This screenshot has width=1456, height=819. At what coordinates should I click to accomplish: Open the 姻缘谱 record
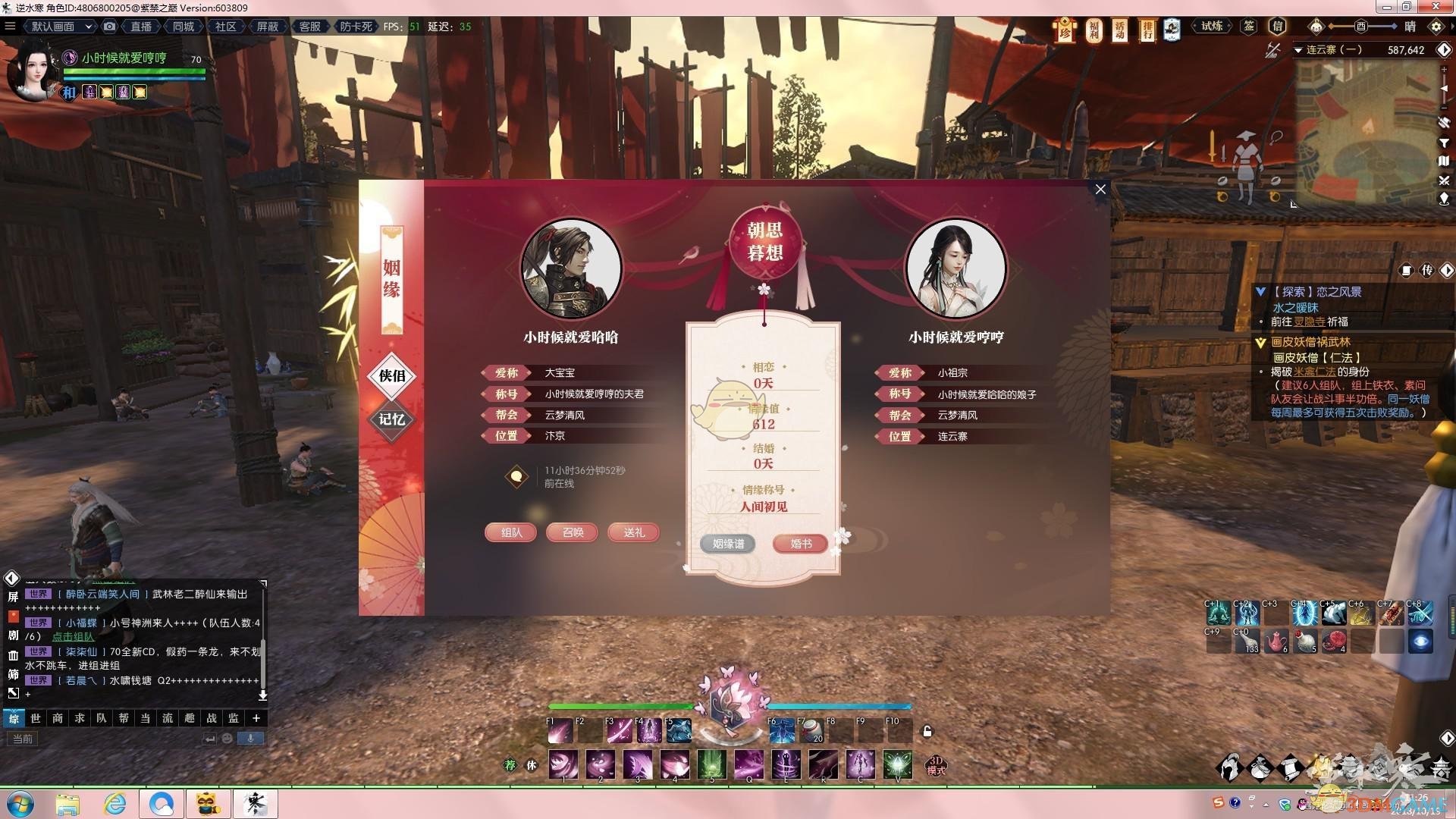[x=728, y=544]
